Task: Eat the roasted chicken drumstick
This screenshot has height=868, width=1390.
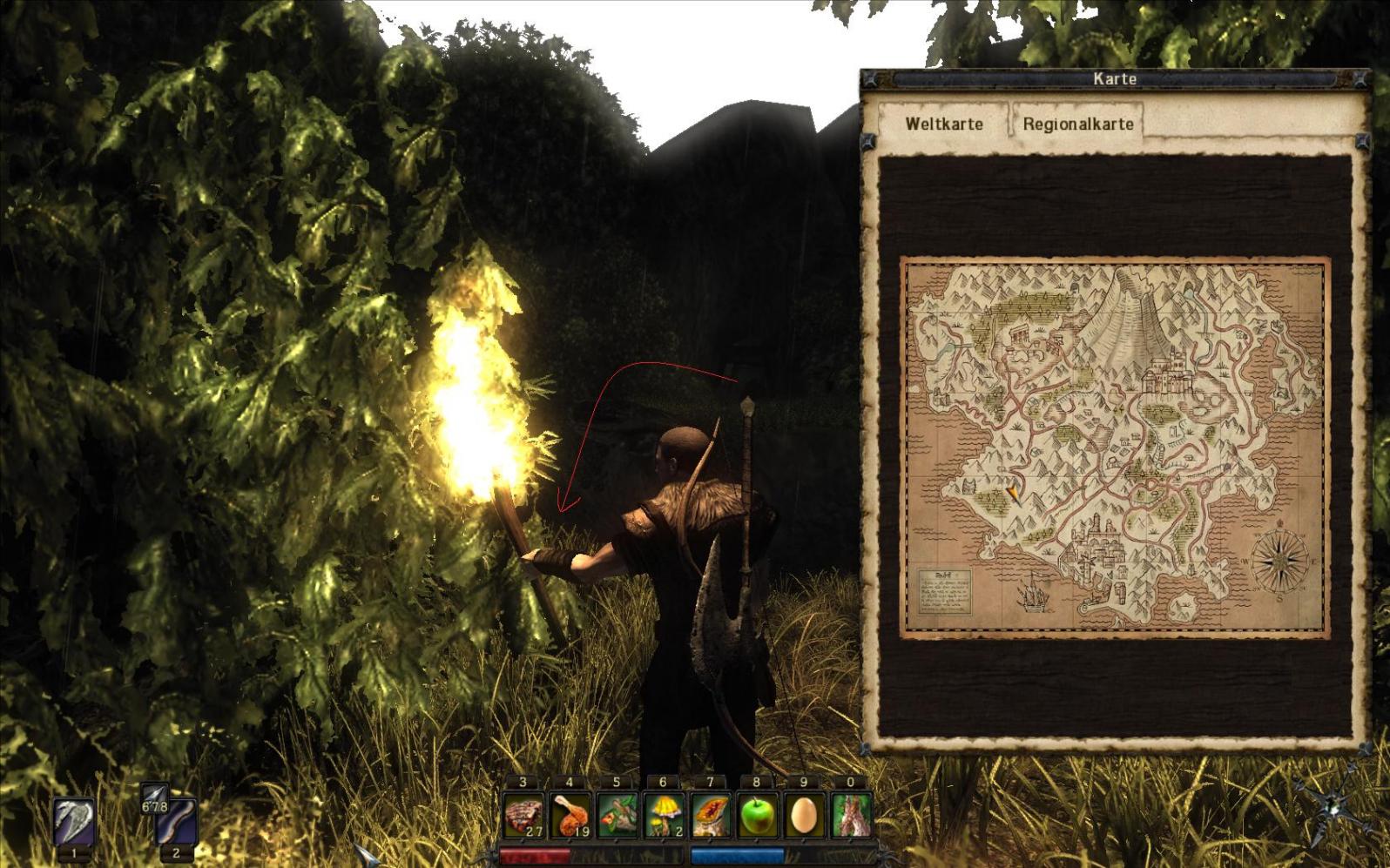Action: tap(570, 816)
